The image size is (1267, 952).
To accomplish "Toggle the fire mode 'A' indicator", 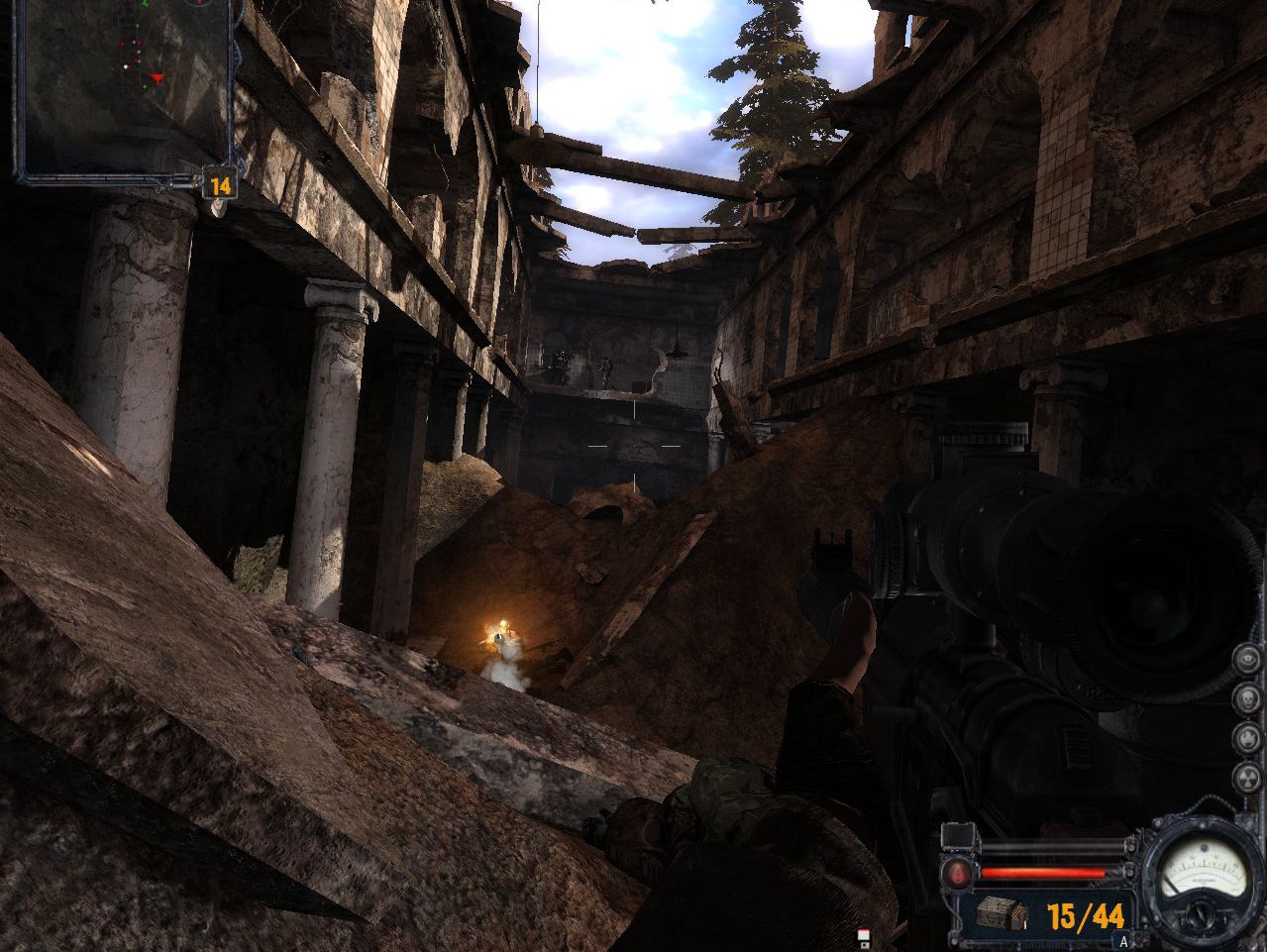I will coord(1122,941).
